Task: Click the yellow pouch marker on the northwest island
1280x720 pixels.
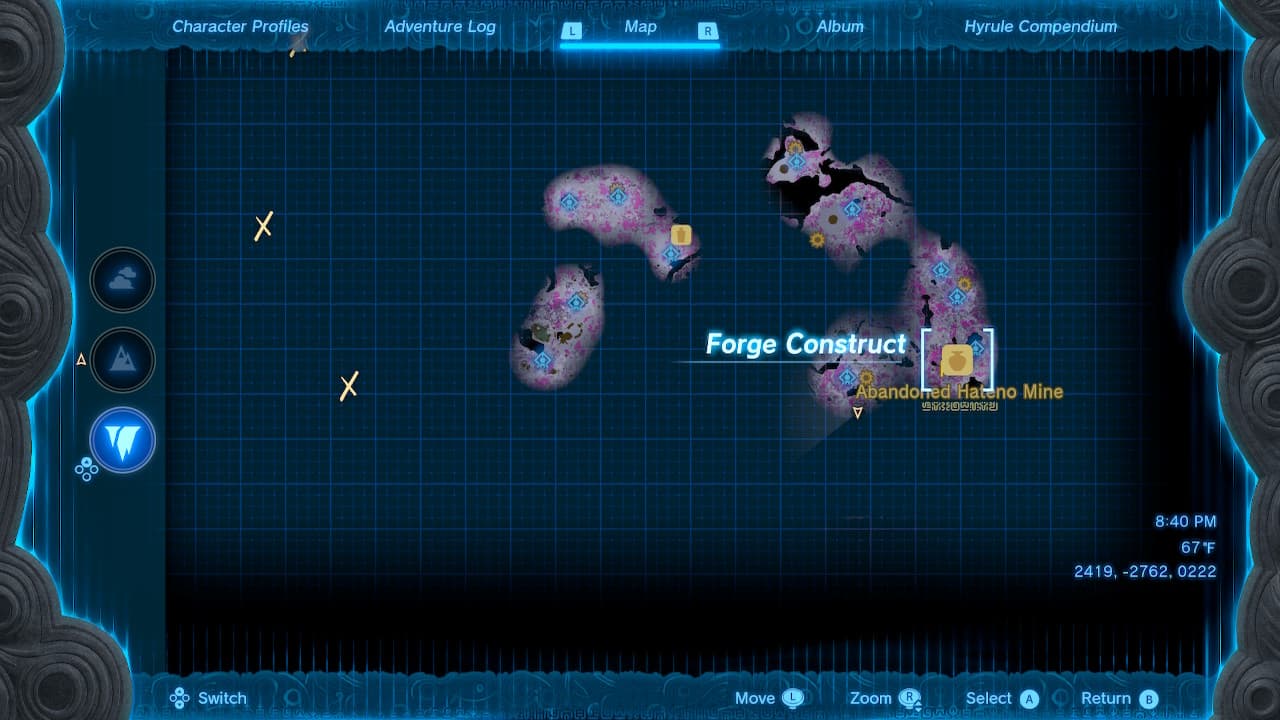Action: click(681, 235)
